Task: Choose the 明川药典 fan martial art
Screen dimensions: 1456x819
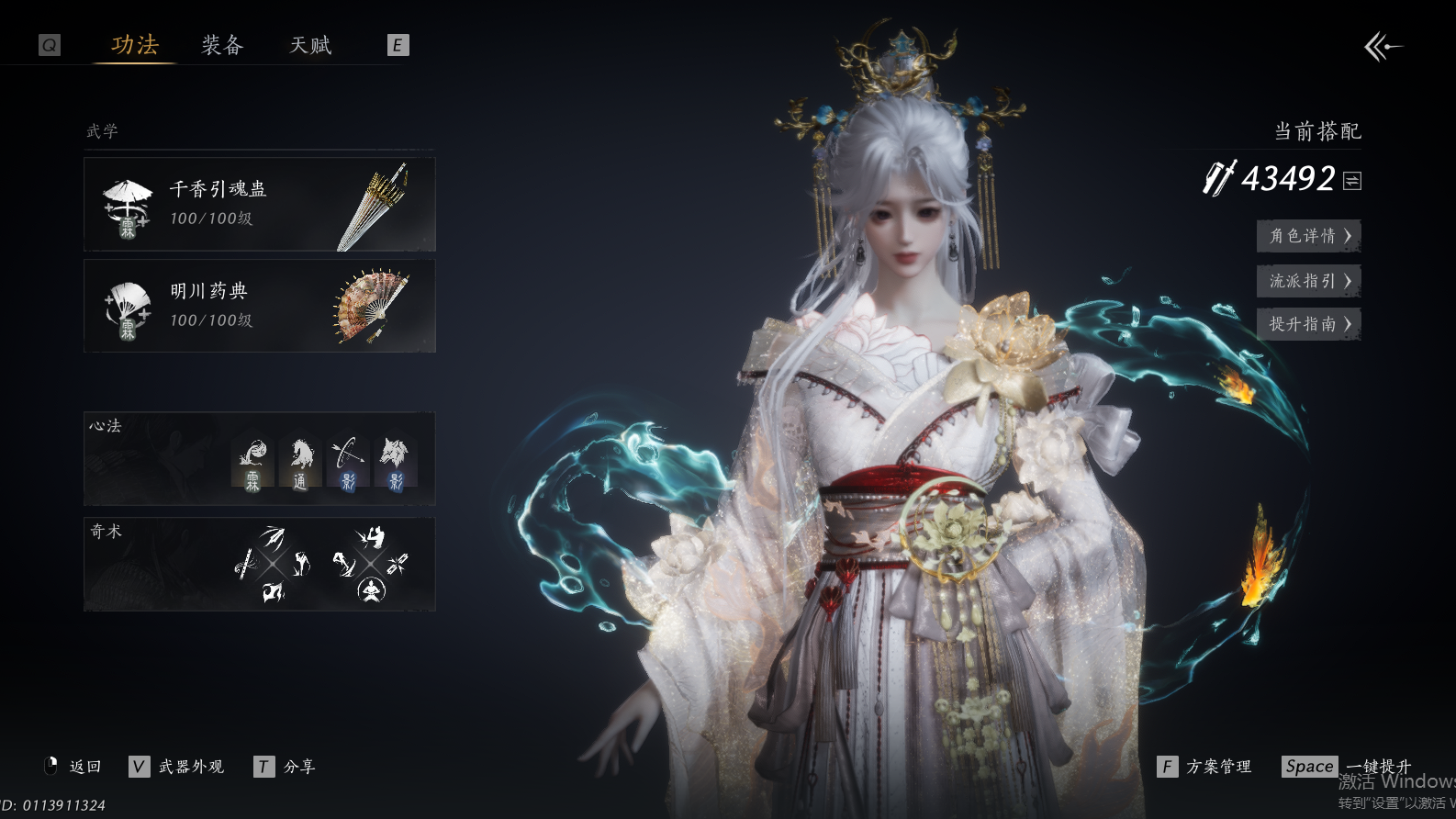Action: 260,306
